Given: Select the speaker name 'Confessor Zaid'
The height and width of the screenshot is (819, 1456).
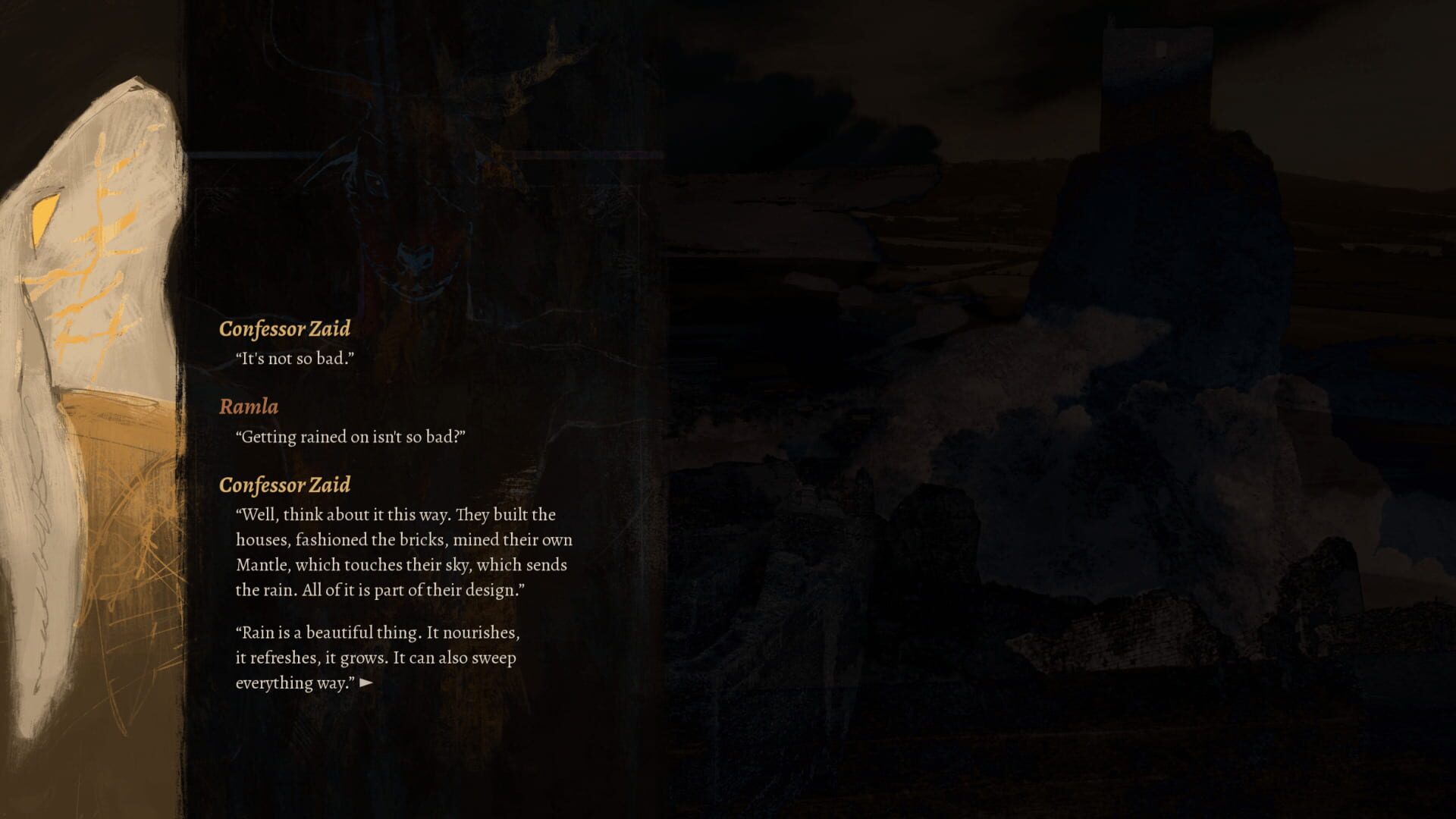Looking at the screenshot, I should coord(284,329).
